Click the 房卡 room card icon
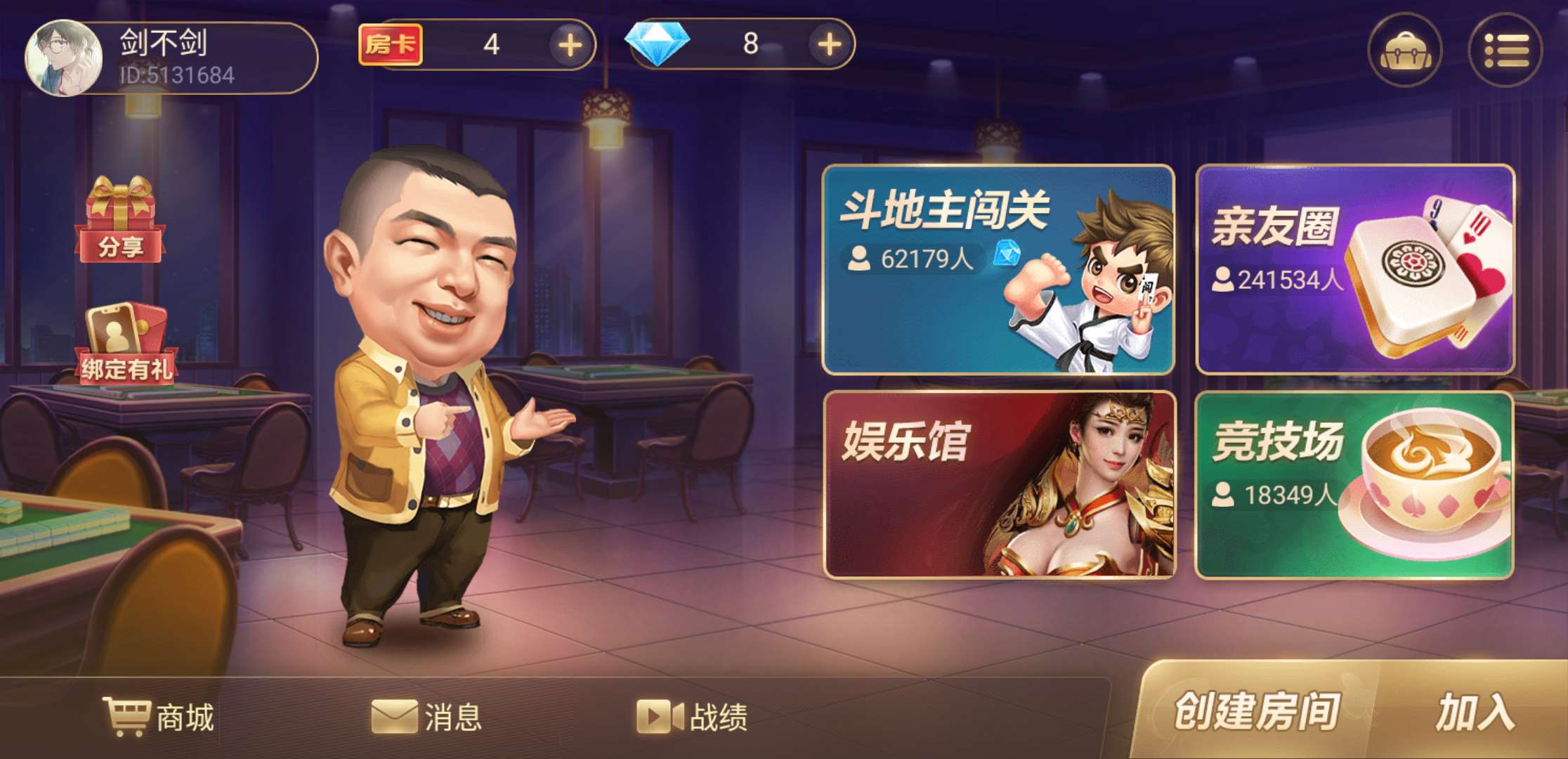 point(391,45)
